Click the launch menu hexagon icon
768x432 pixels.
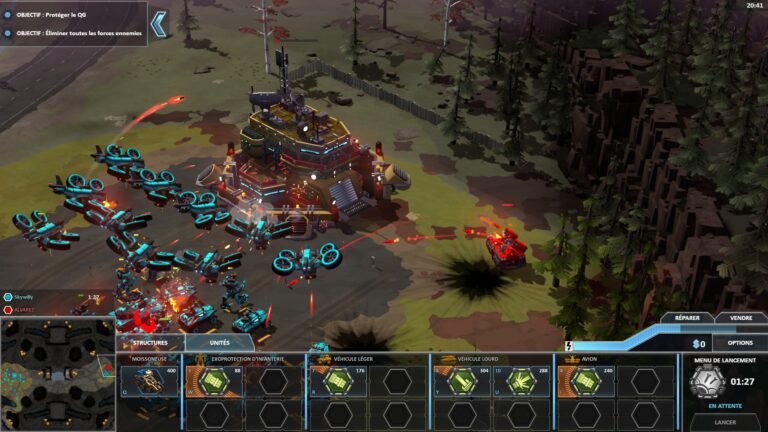coord(708,381)
